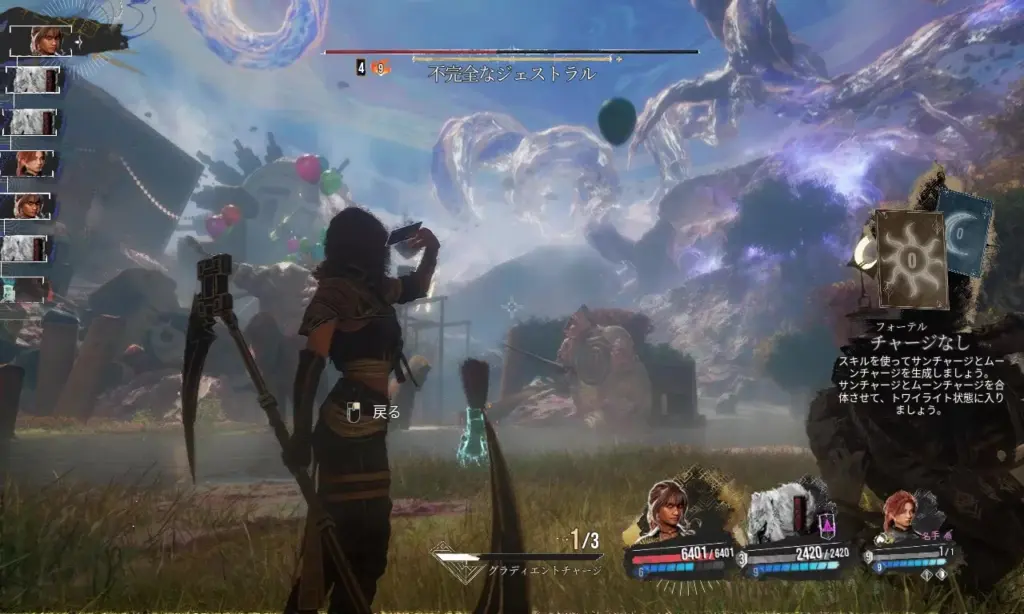
Task: Select the current-turn portrait atop turn order
Action: click(46, 41)
